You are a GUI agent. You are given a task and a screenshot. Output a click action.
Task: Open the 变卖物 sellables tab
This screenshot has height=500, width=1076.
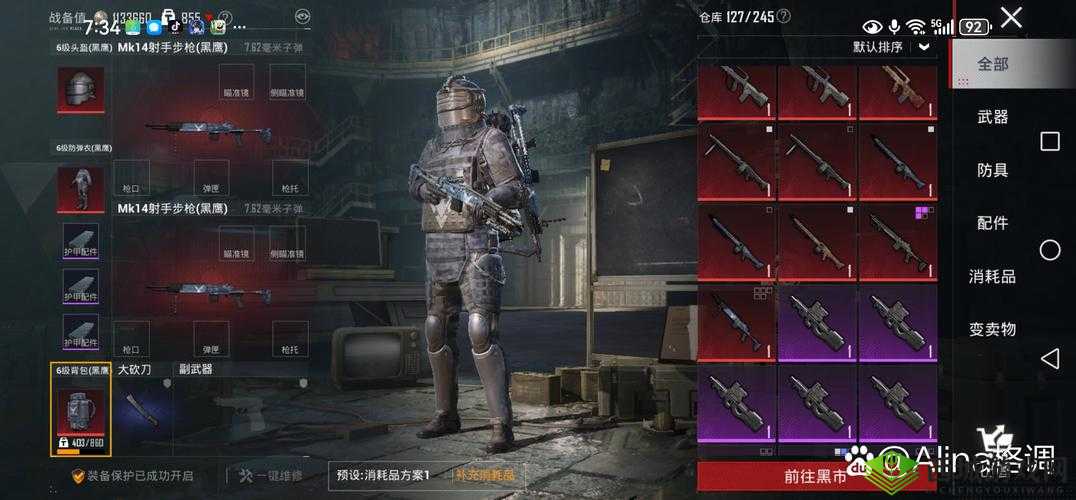993,329
